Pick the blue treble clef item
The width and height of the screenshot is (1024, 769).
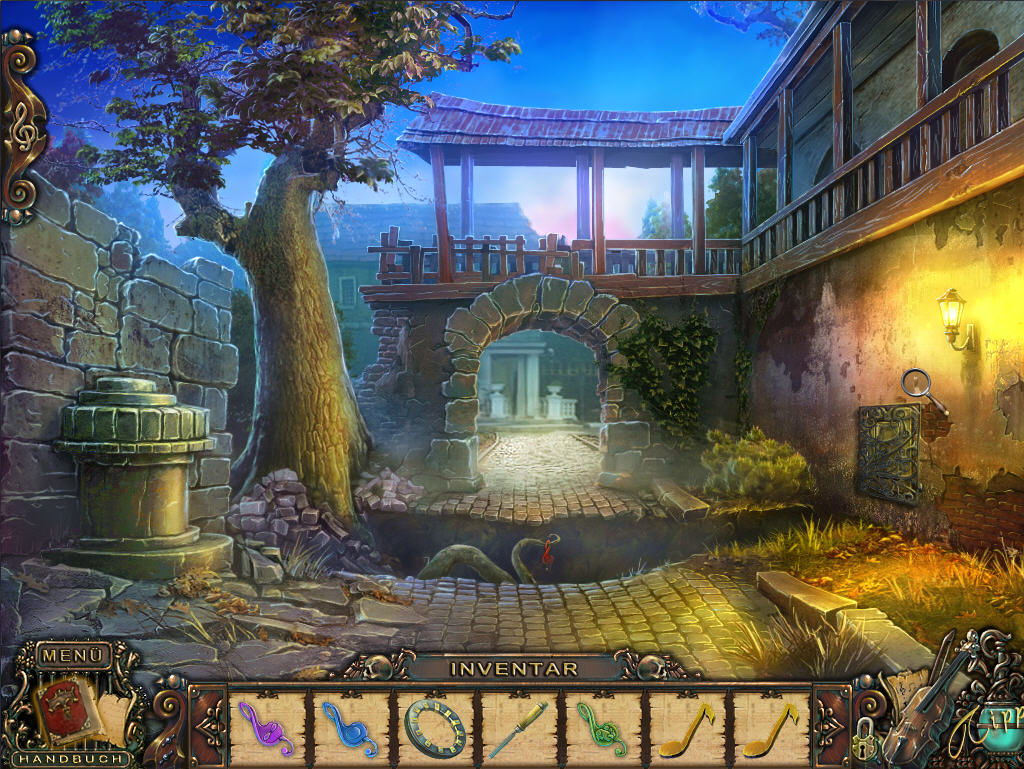[x=351, y=729]
